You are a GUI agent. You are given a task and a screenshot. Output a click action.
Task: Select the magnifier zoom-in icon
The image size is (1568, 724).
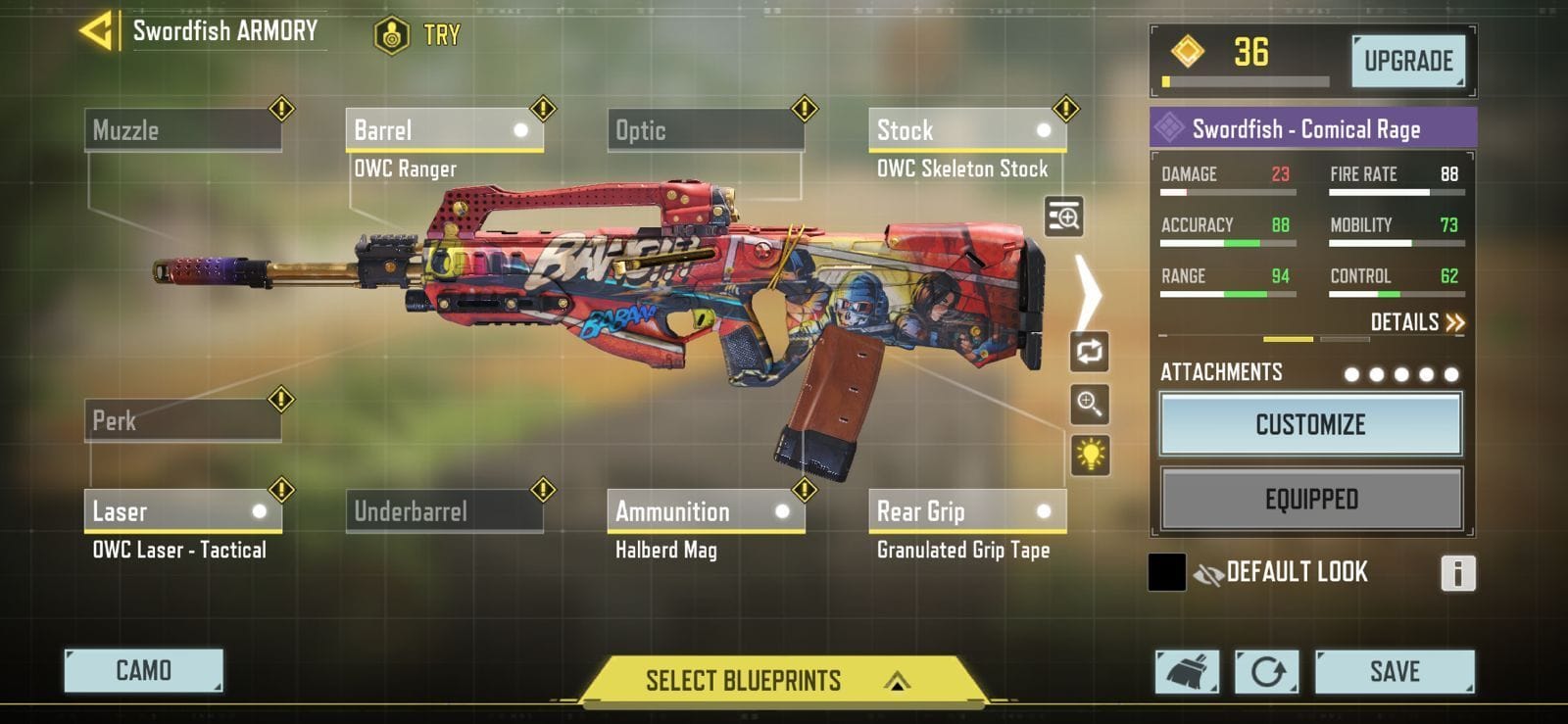pyautogui.click(x=1091, y=405)
